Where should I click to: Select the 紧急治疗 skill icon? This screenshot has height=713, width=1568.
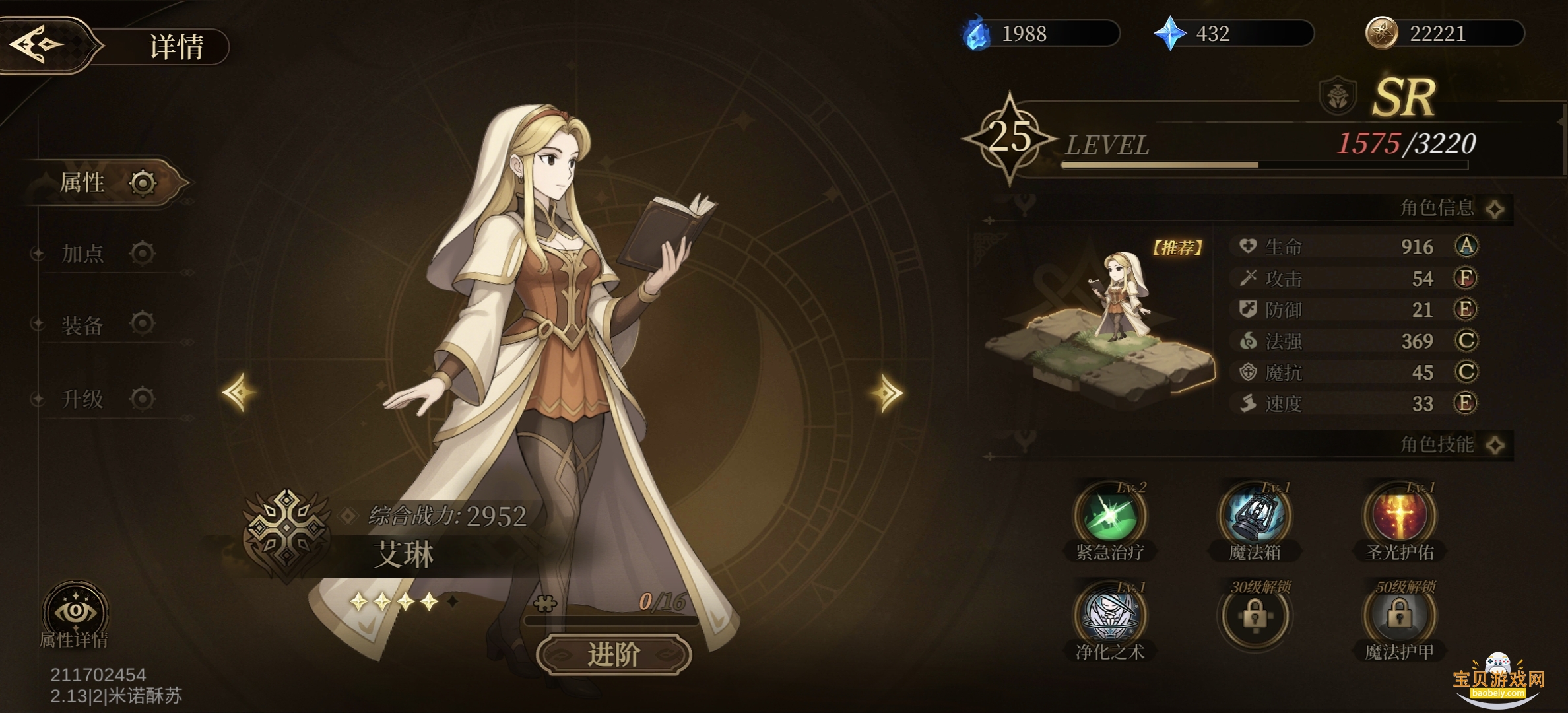(x=1110, y=516)
